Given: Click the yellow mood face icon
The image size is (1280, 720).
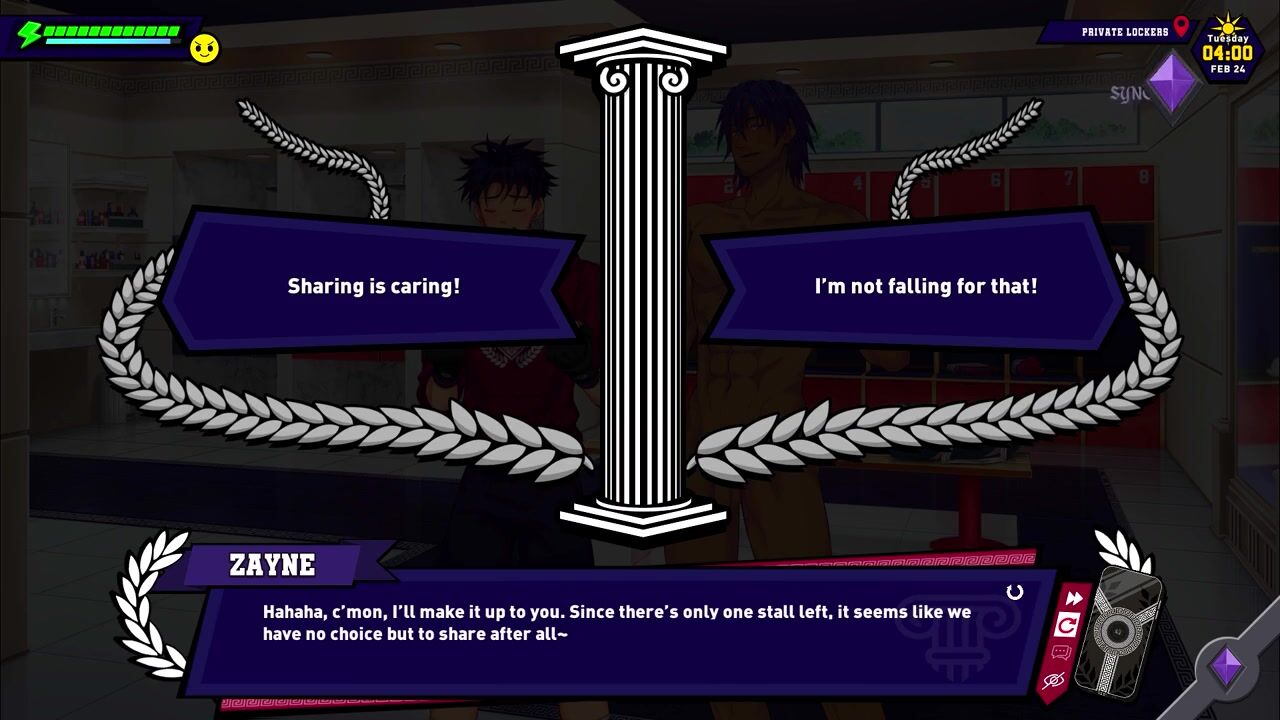Looking at the screenshot, I should 204,48.
